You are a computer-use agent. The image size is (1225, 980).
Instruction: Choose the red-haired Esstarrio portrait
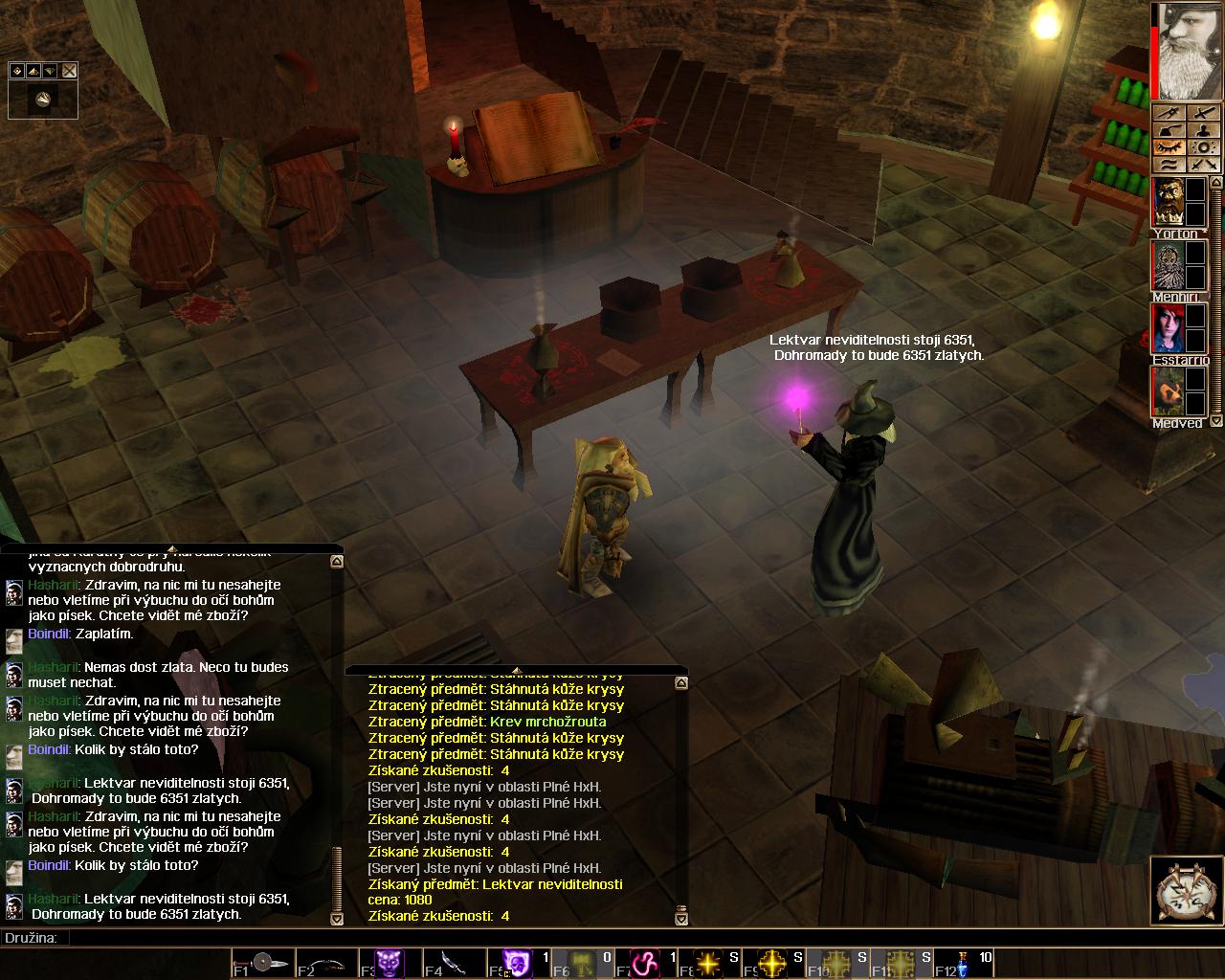coord(1167,328)
